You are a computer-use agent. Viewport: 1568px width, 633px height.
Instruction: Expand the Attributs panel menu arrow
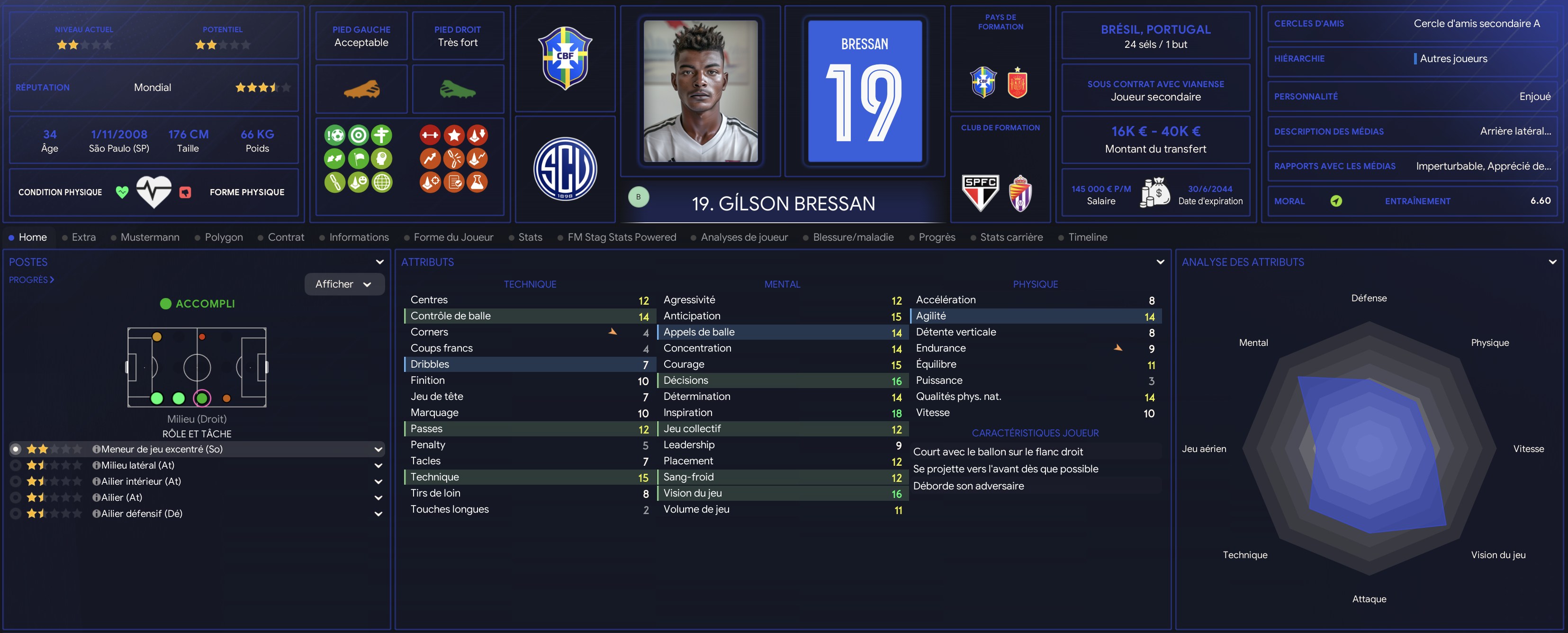coord(1160,262)
